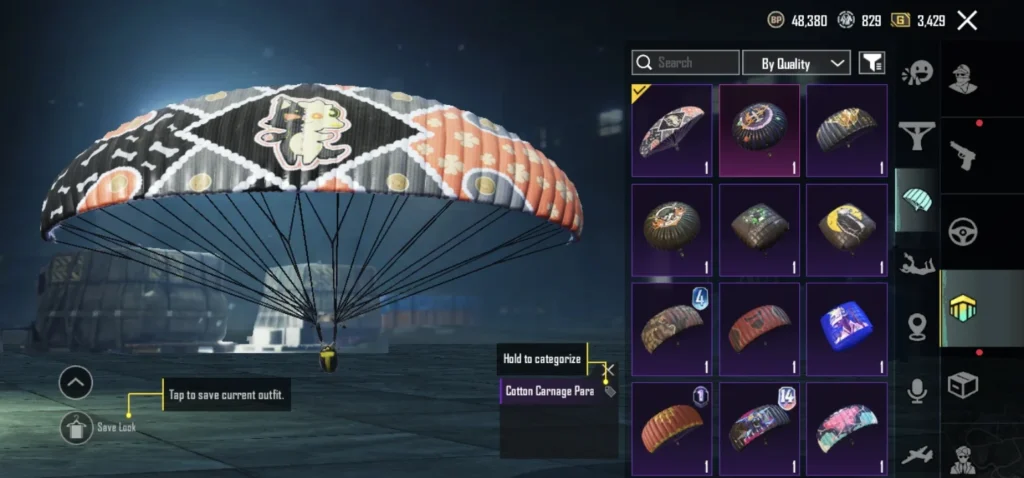Open the airplane category tab
The height and width of the screenshot is (478, 1024).
pyautogui.click(x=916, y=455)
